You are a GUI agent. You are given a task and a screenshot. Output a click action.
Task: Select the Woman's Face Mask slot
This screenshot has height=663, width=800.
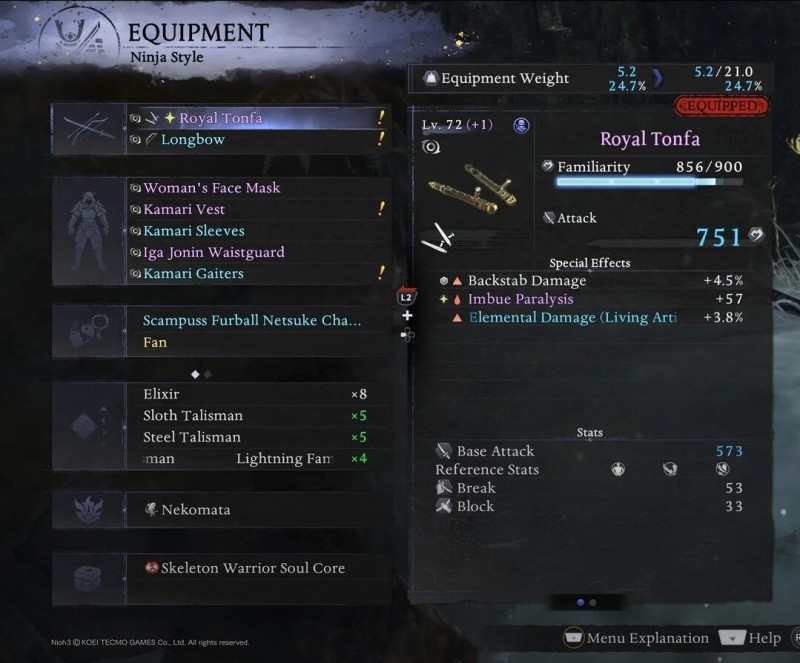[x=212, y=188]
